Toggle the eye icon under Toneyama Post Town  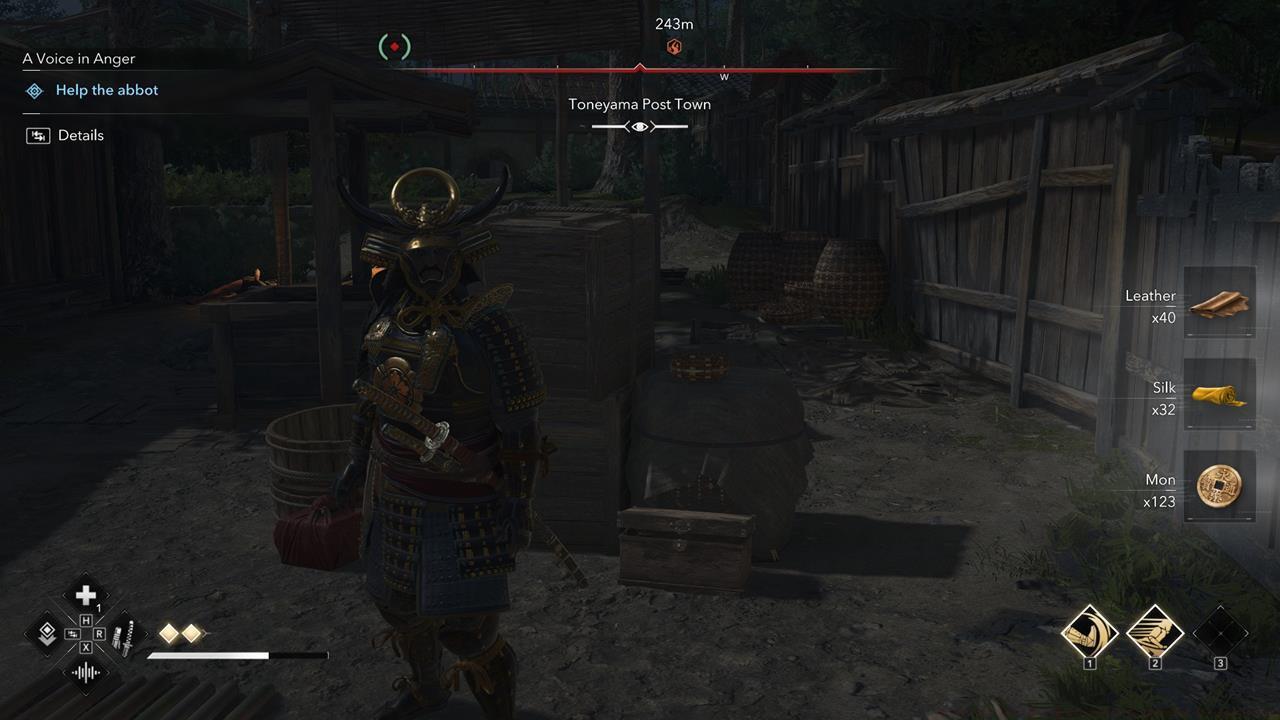click(639, 126)
